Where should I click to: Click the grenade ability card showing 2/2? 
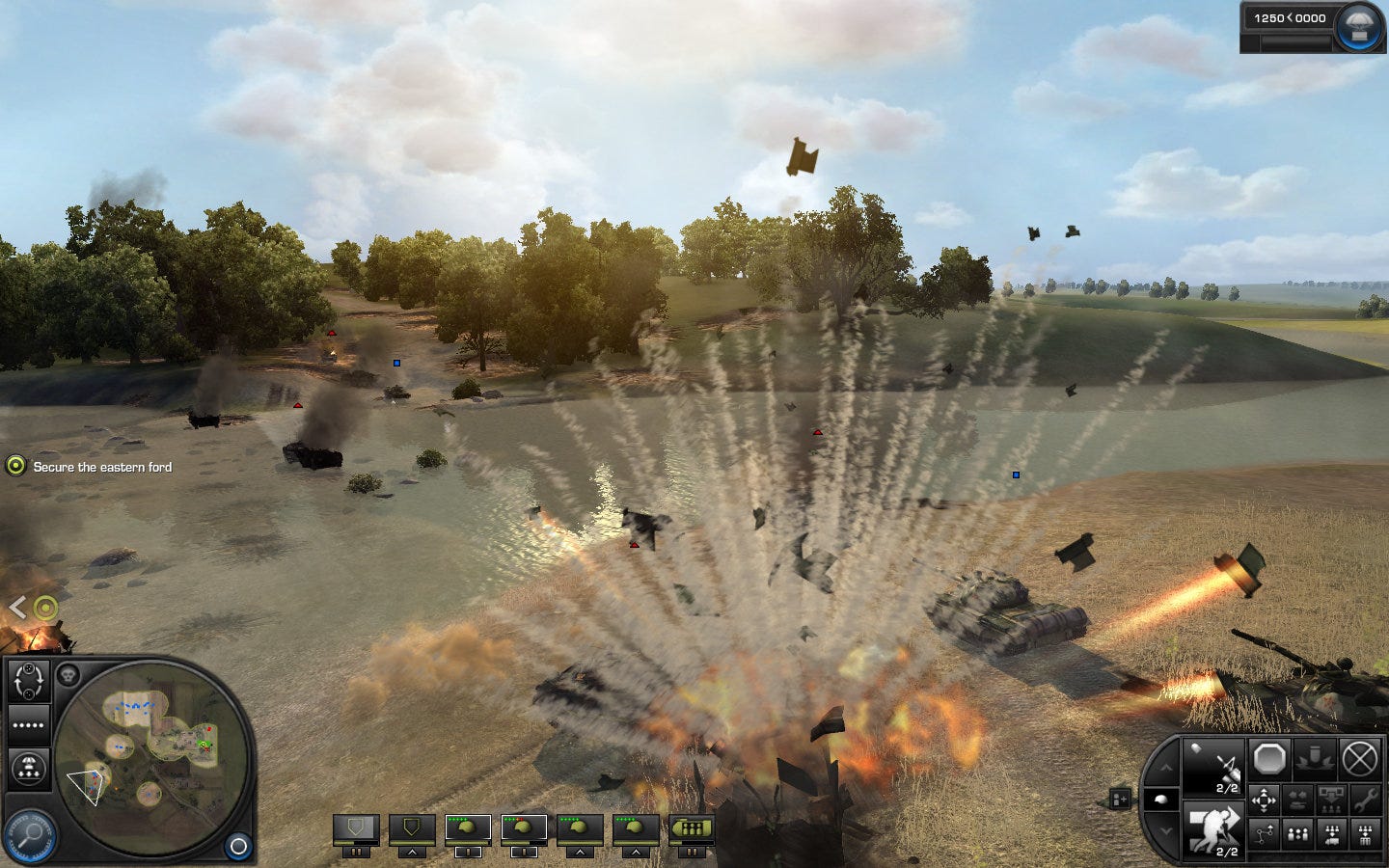click(1213, 767)
